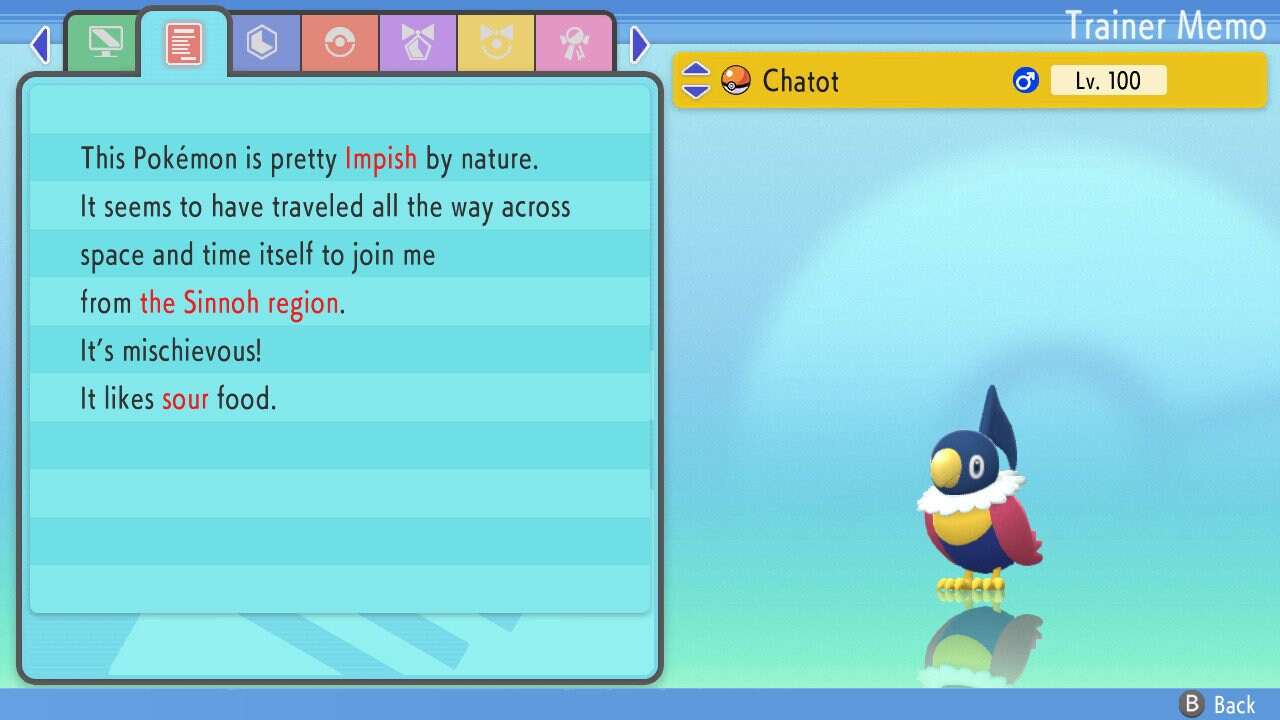The image size is (1280, 720).
Task: Click the right arrow beside the tabs
Action: point(640,44)
